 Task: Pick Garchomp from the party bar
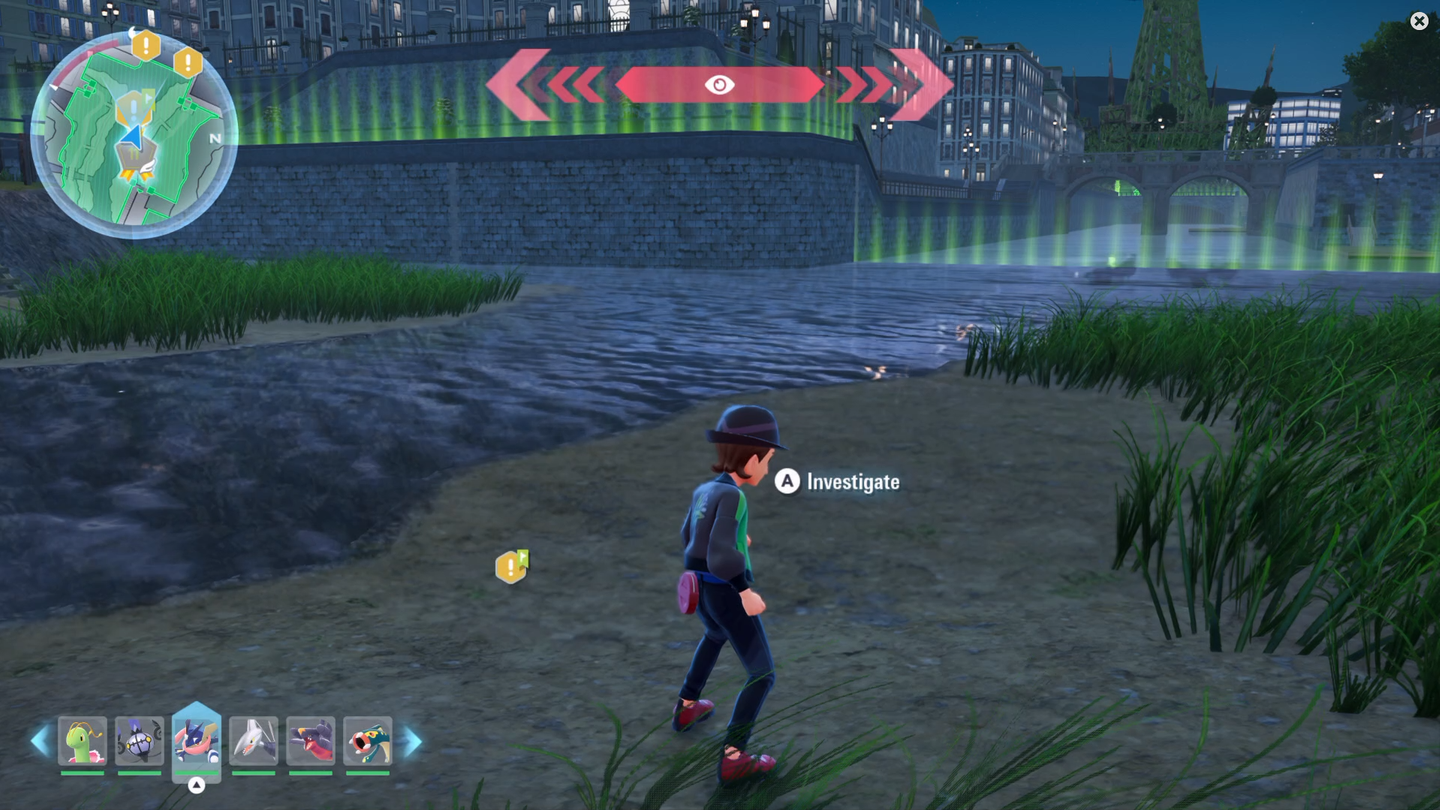tap(310, 742)
